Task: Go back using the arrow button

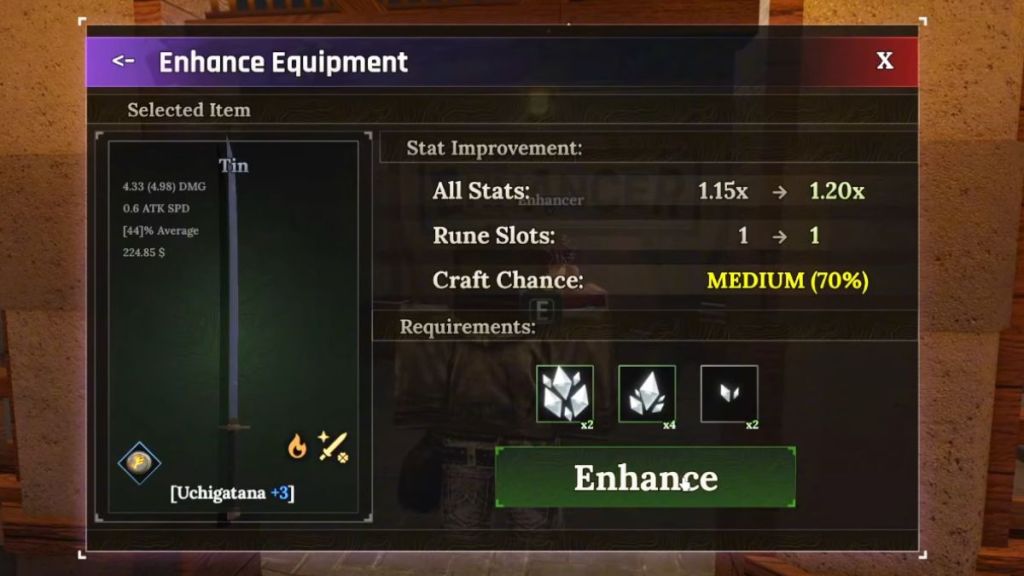Action: (123, 61)
